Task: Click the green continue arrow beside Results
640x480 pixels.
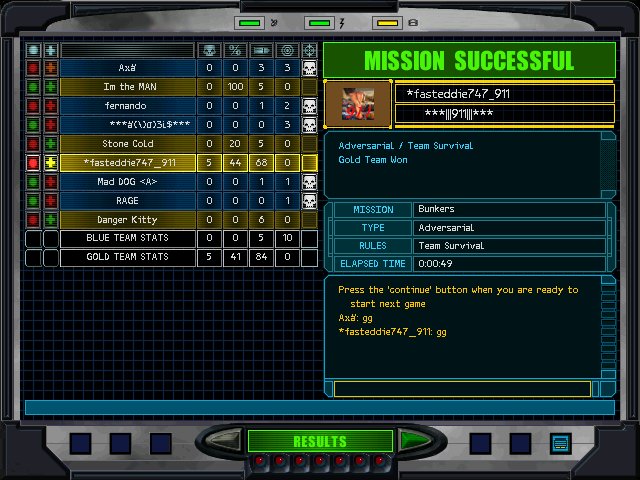Action: click(x=411, y=440)
